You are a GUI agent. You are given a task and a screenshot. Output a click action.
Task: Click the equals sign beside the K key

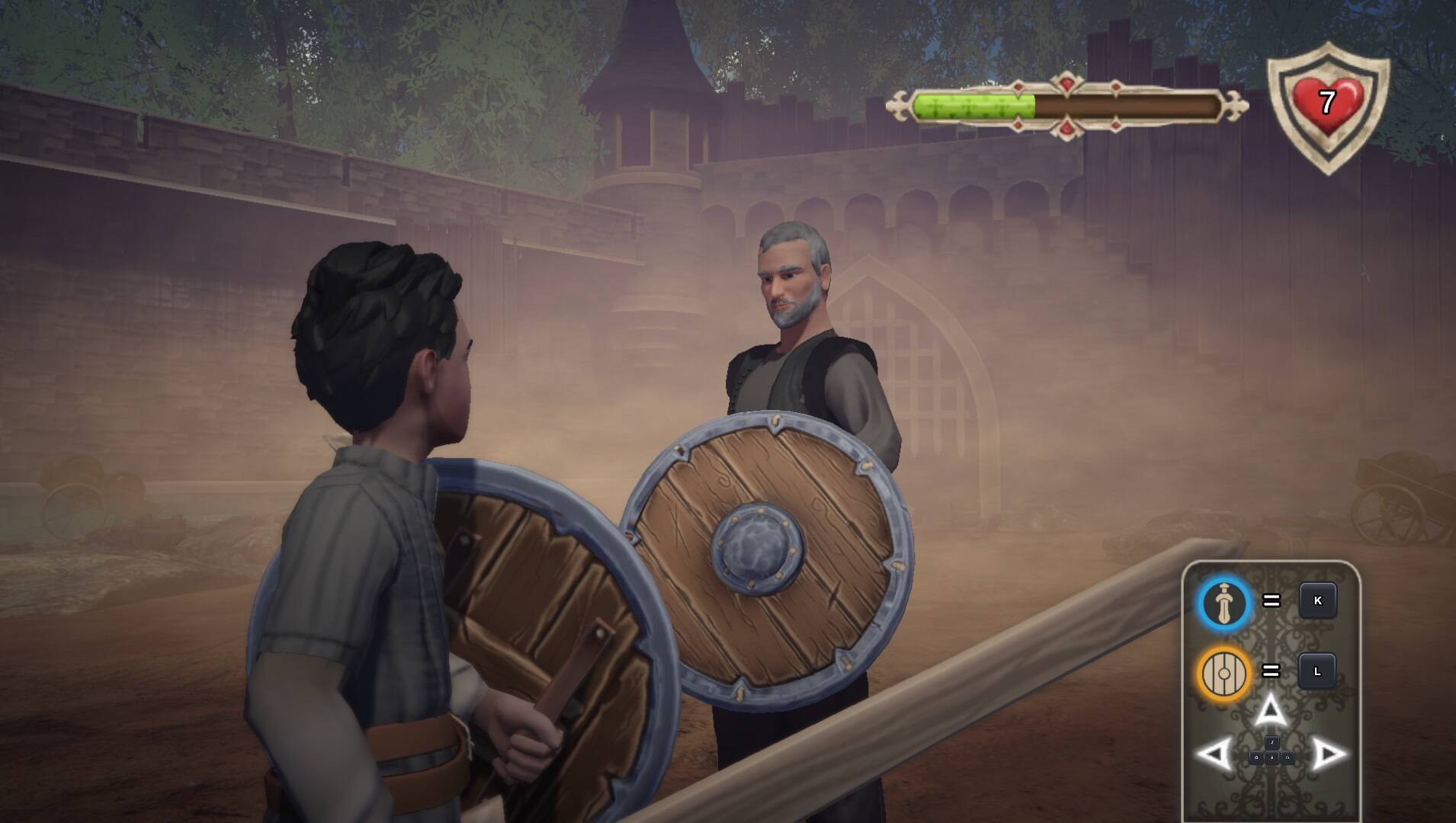coord(1272,600)
